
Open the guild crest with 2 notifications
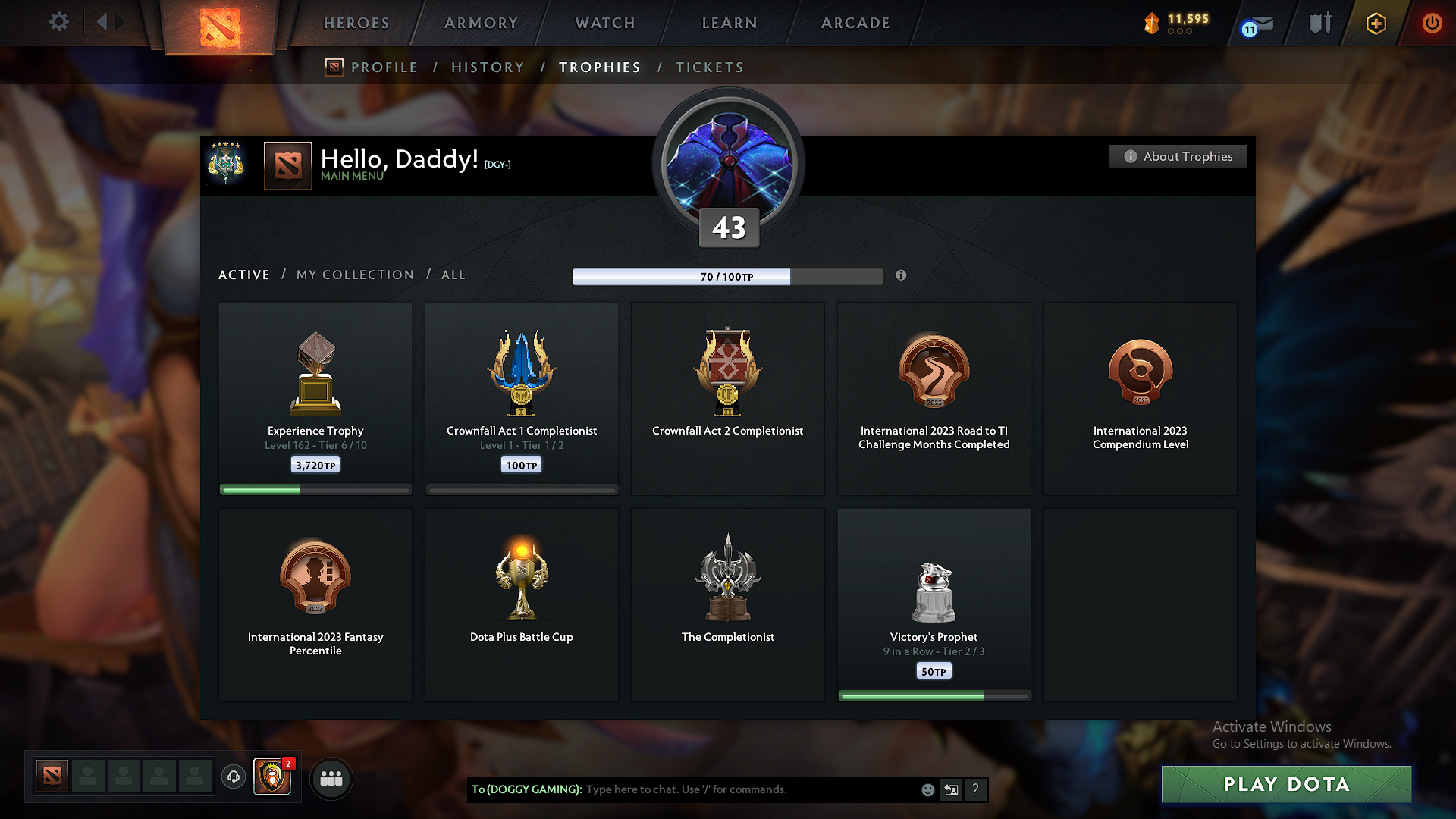[271, 778]
